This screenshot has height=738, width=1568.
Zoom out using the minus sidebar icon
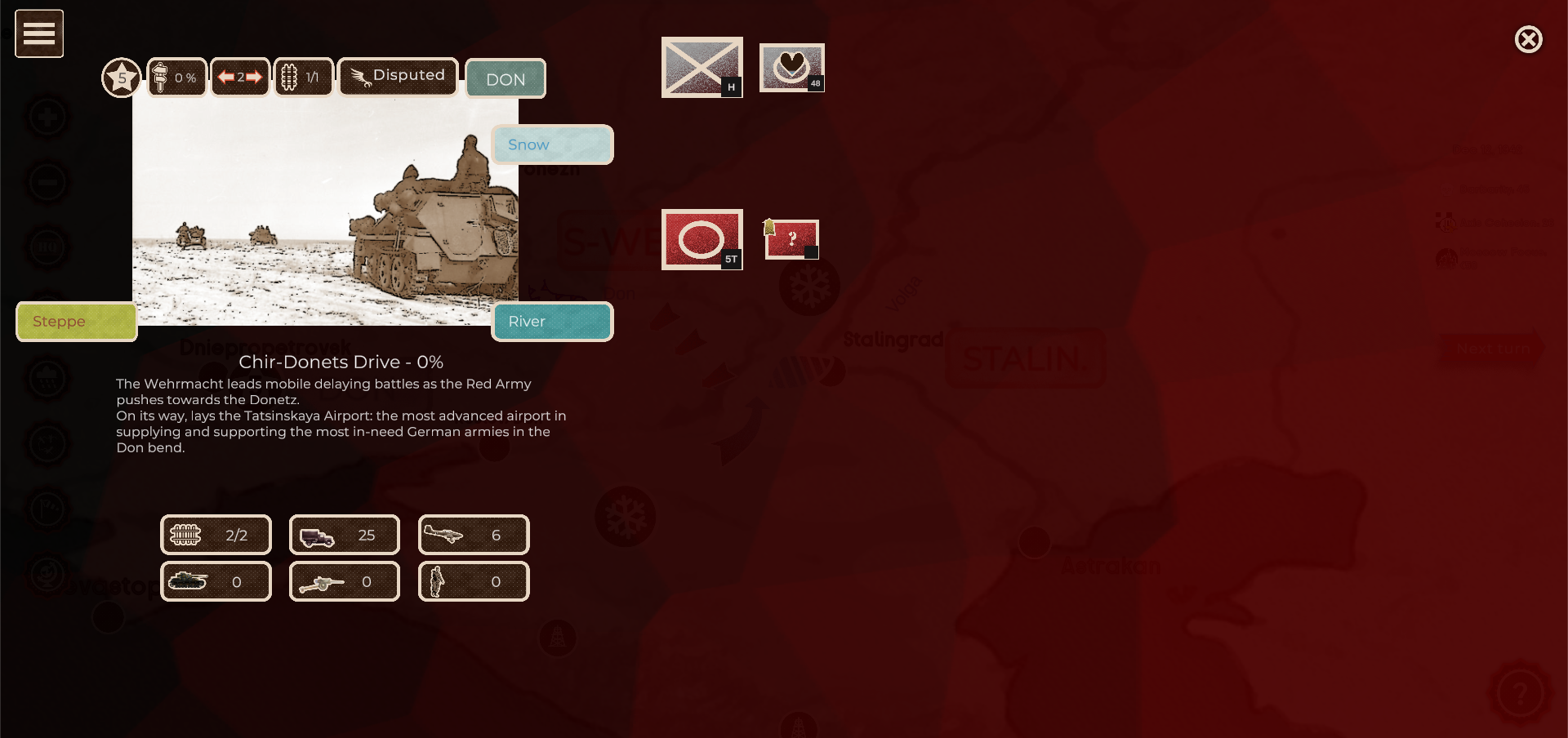click(x=47, y=181)
